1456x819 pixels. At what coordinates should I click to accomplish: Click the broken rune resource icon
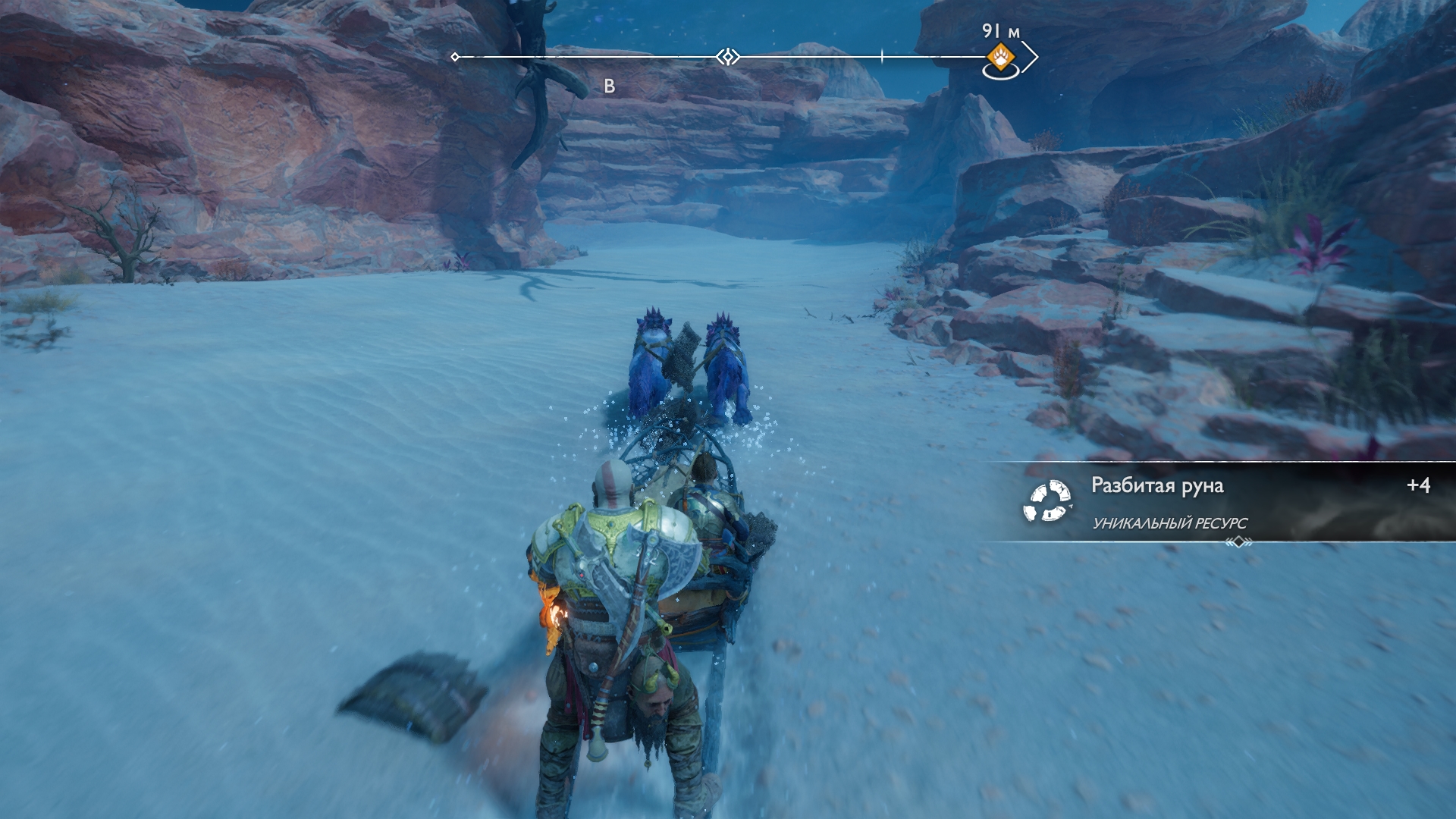pos(1046,502)
